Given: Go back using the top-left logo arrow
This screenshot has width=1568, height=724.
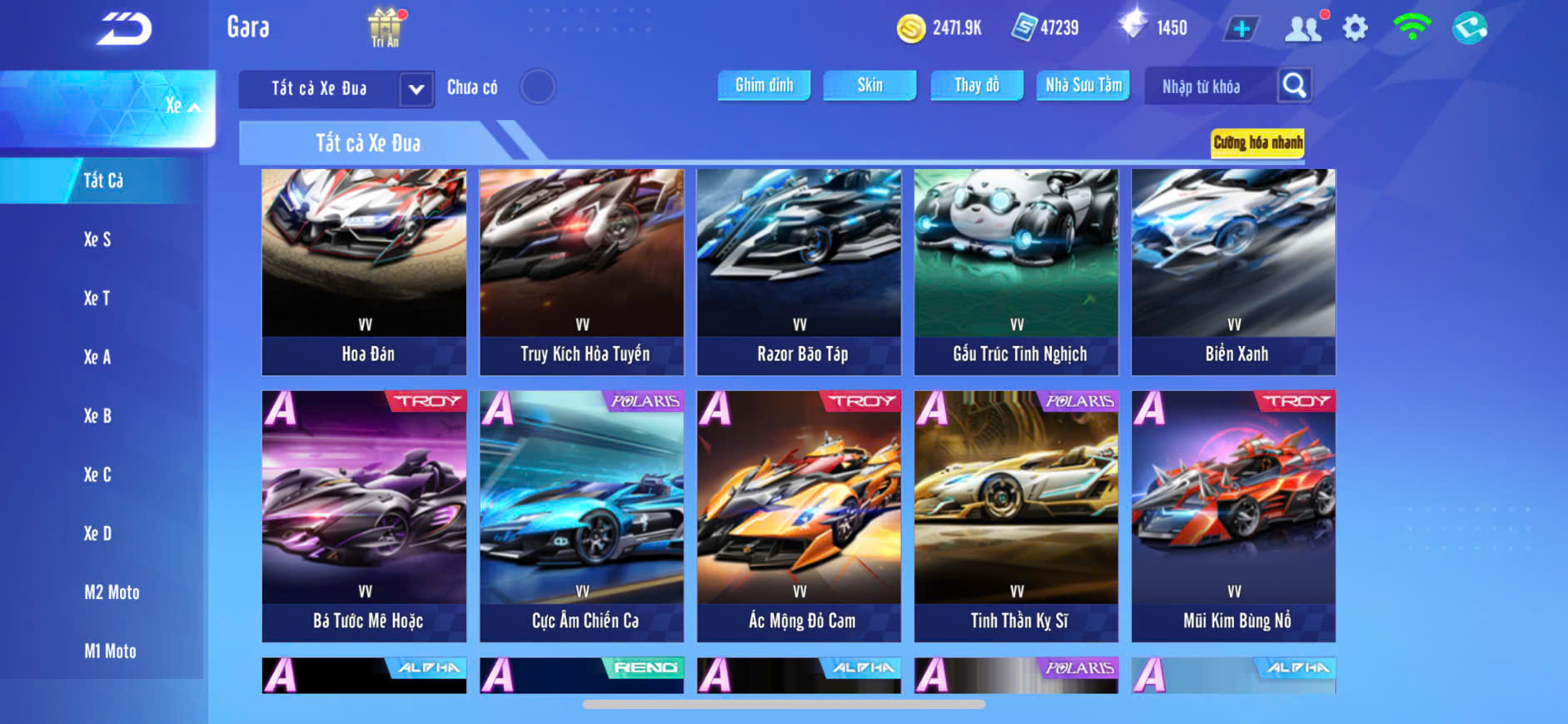Looking at the screenshot, I should [x=124, y=29].
